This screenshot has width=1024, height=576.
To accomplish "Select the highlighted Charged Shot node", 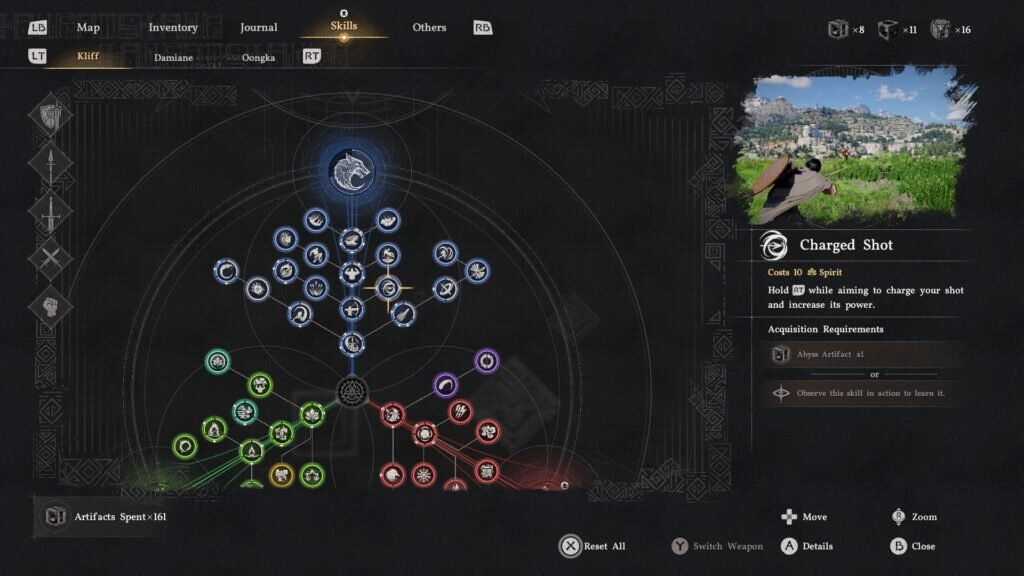I will click(388, 289).
